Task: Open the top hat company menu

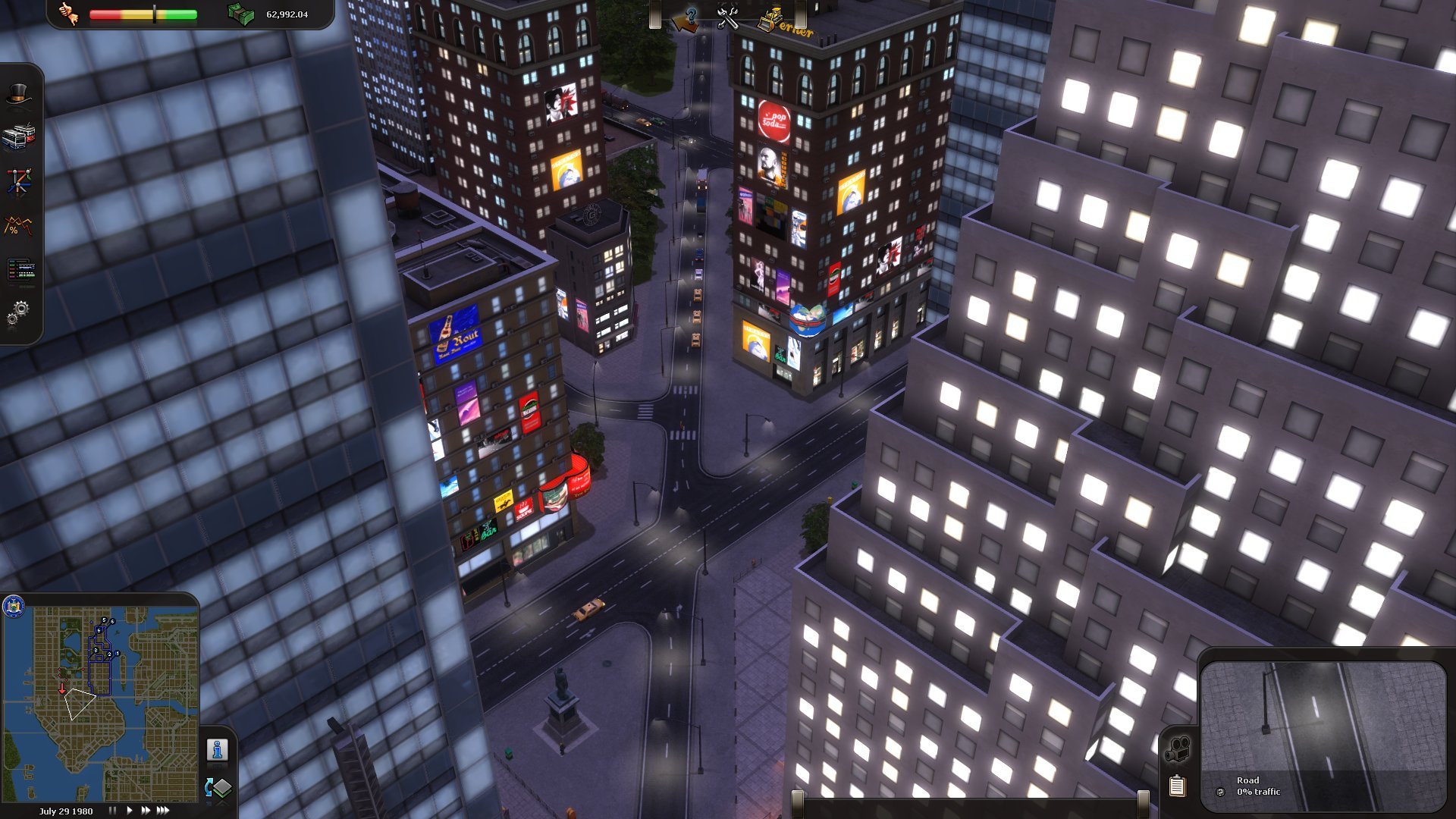Action: pos(19,95)
